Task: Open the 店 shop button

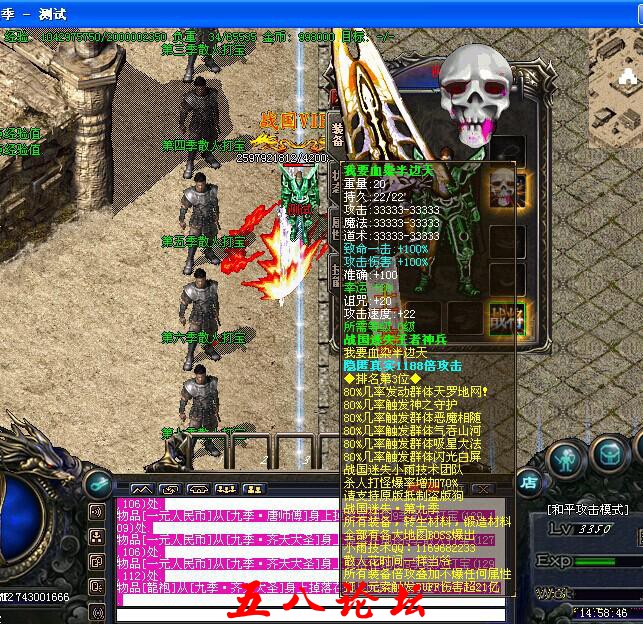Action: coord(529,482)
